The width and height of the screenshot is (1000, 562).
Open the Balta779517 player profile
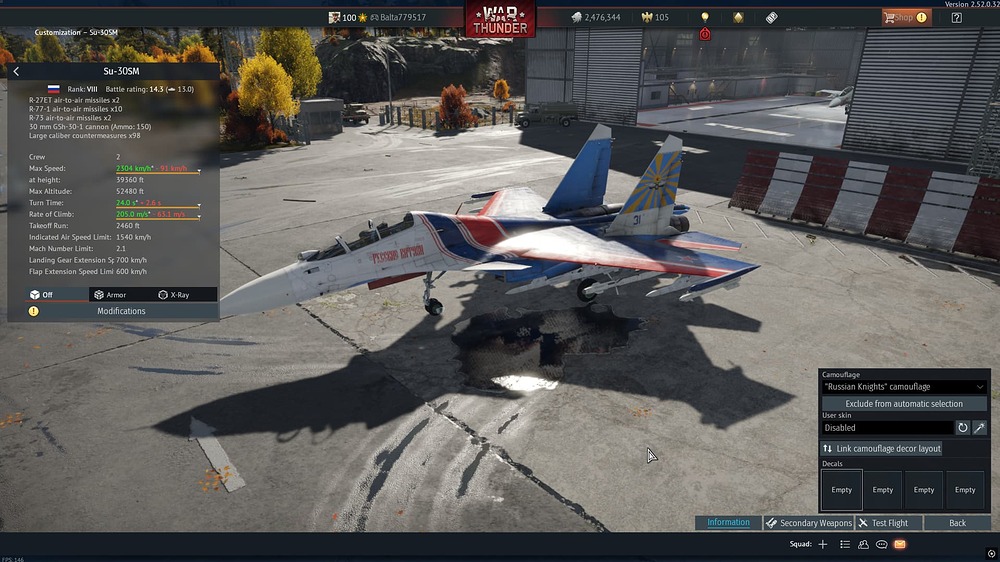coord(403,17)
